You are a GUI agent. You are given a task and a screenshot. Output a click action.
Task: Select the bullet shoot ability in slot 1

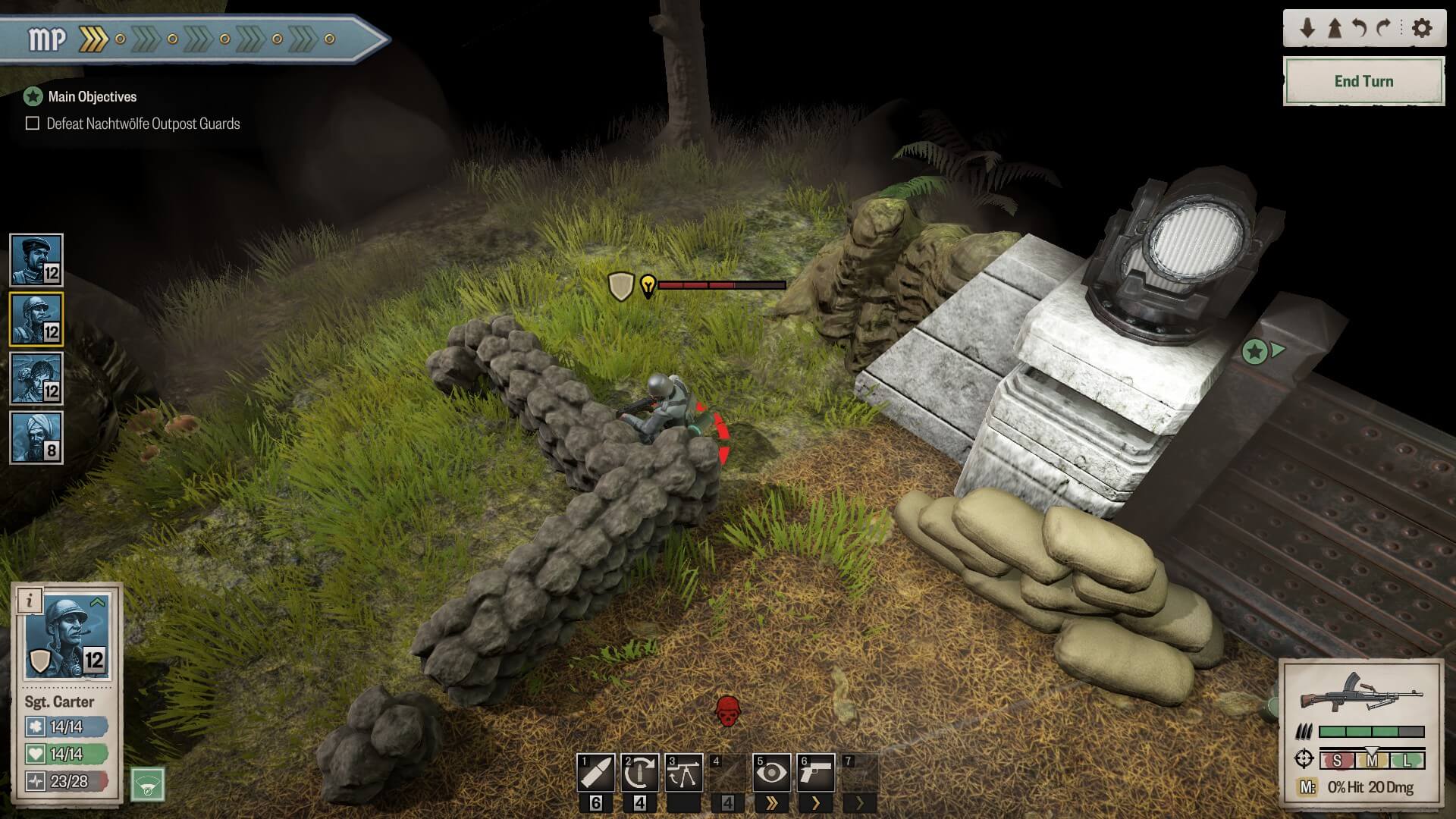coord(595,773)
